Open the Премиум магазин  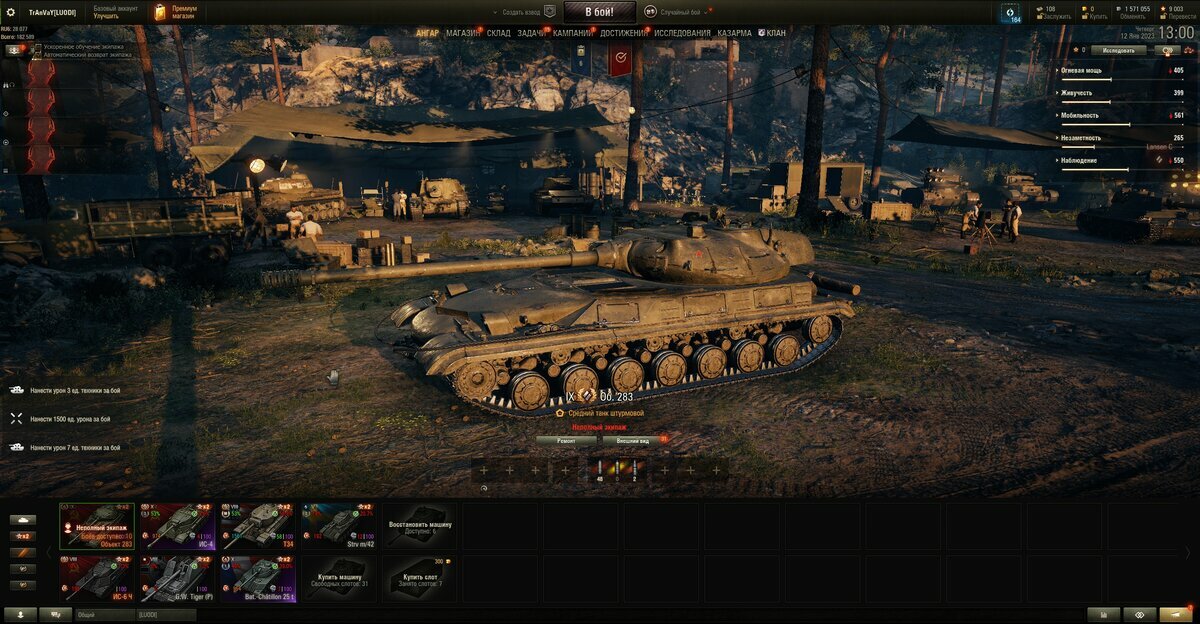pyautogui.click(x=176, y=12)
